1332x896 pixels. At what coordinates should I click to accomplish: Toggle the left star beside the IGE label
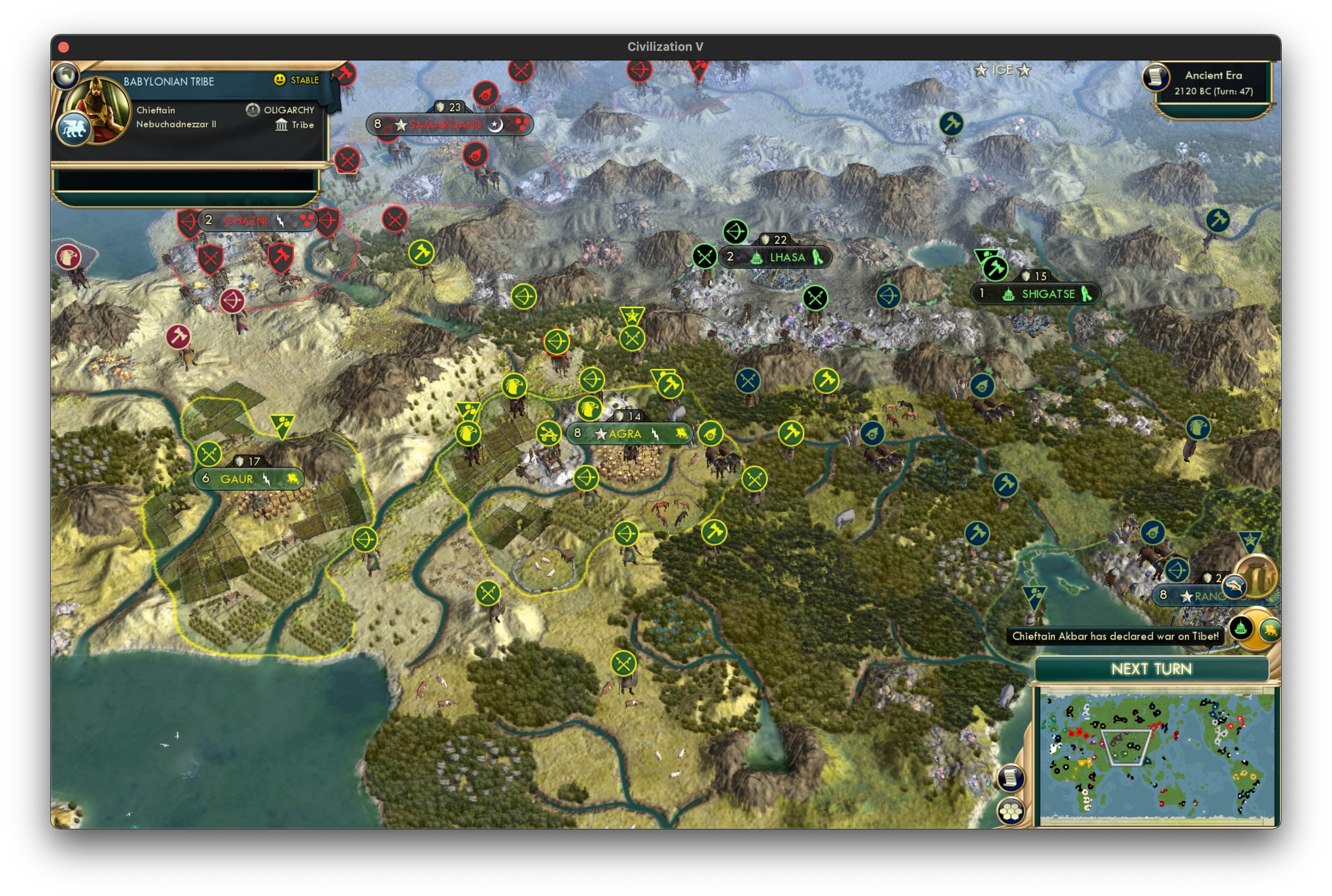[x=981, y=70]
